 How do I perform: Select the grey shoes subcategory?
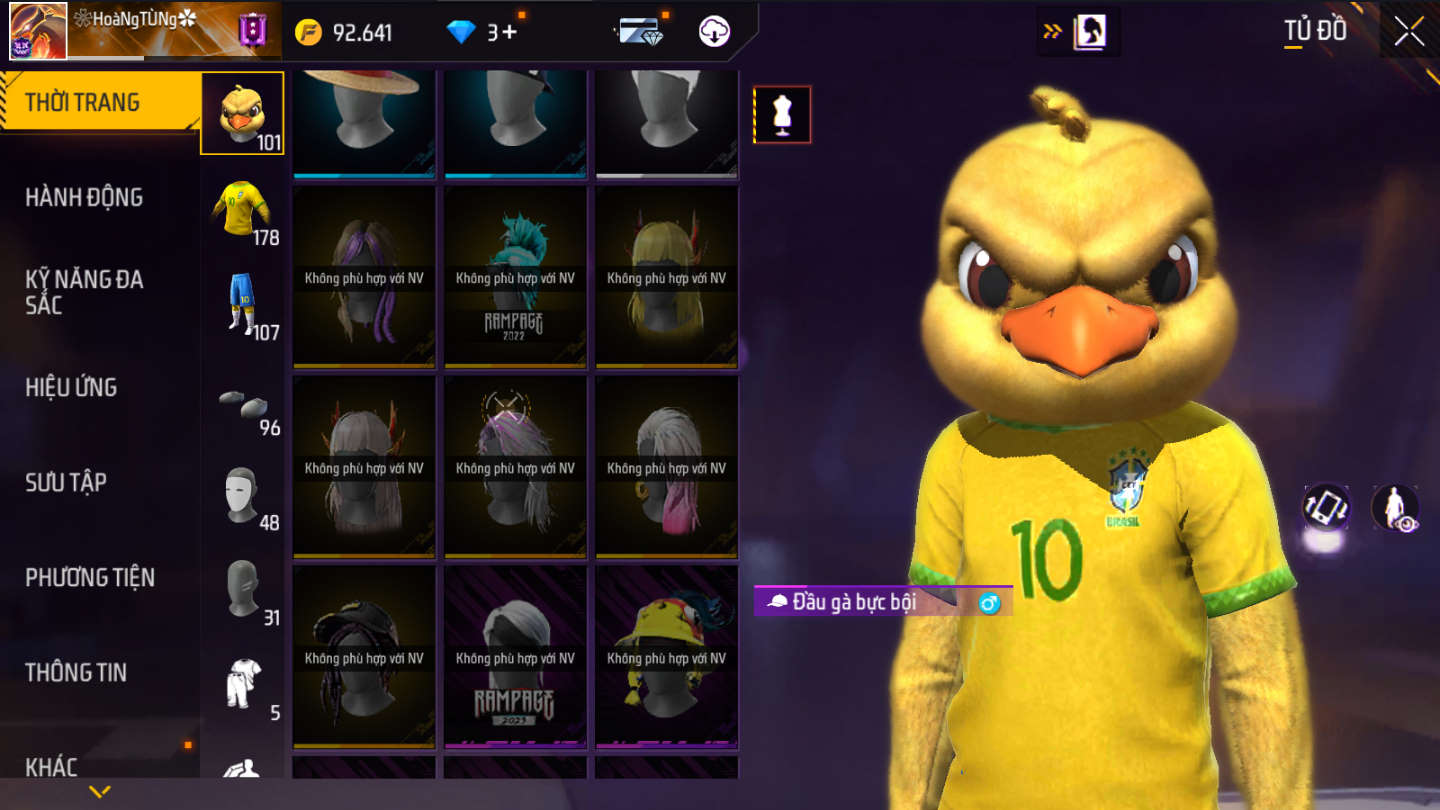[242, 402]
